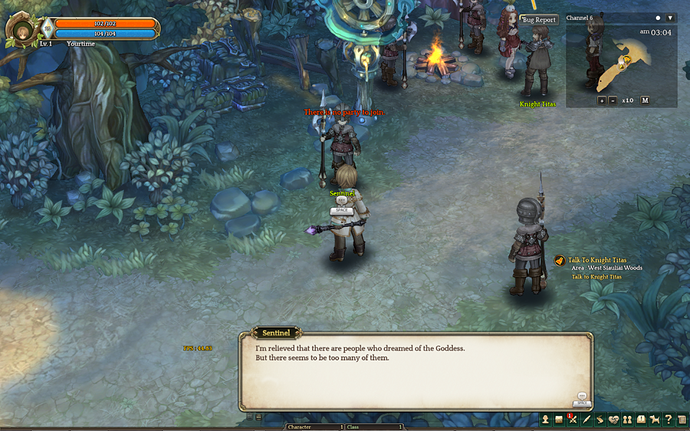Click the minimap area display
Screen dimensions: 690x431
[620, 62]
